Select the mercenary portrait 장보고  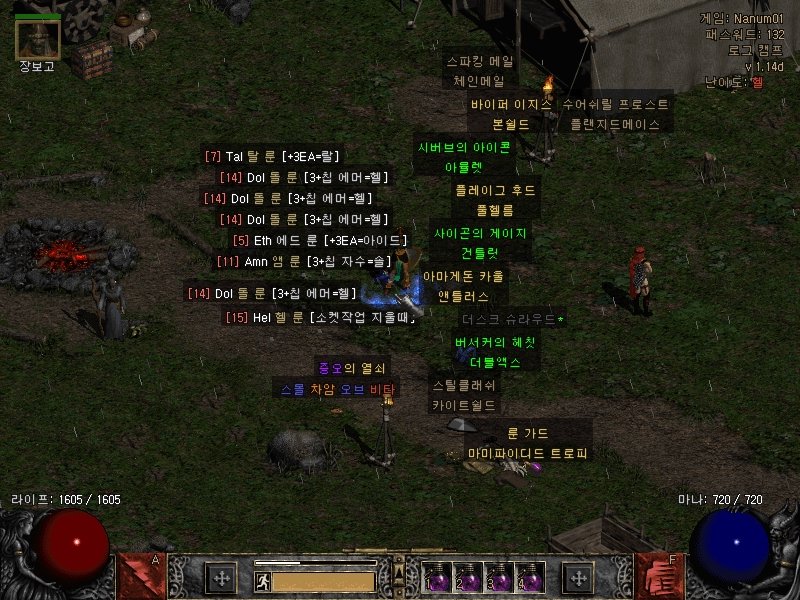coord(38,39)
